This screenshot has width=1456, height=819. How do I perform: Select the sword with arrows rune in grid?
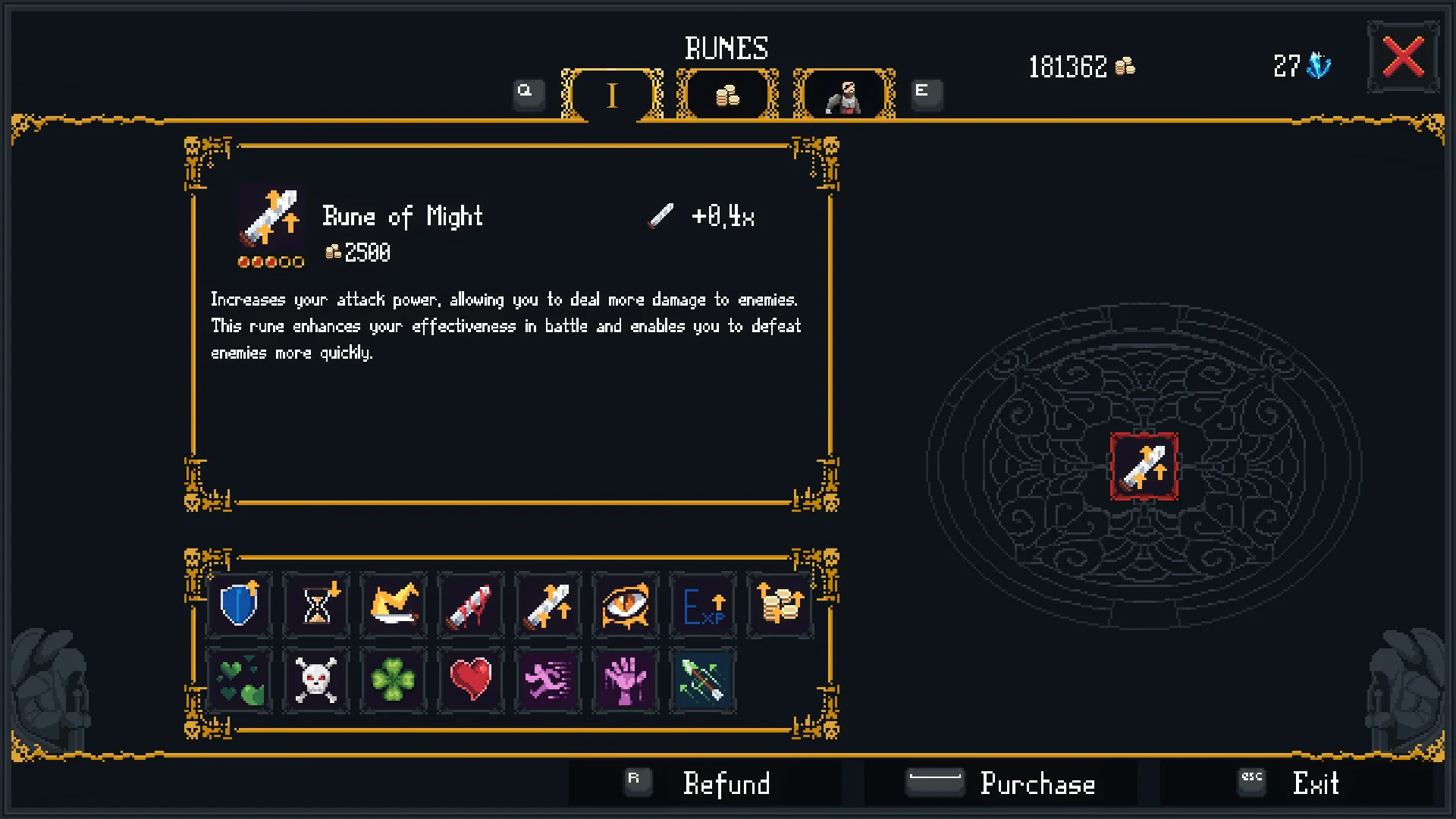click(x=548, y=605)
